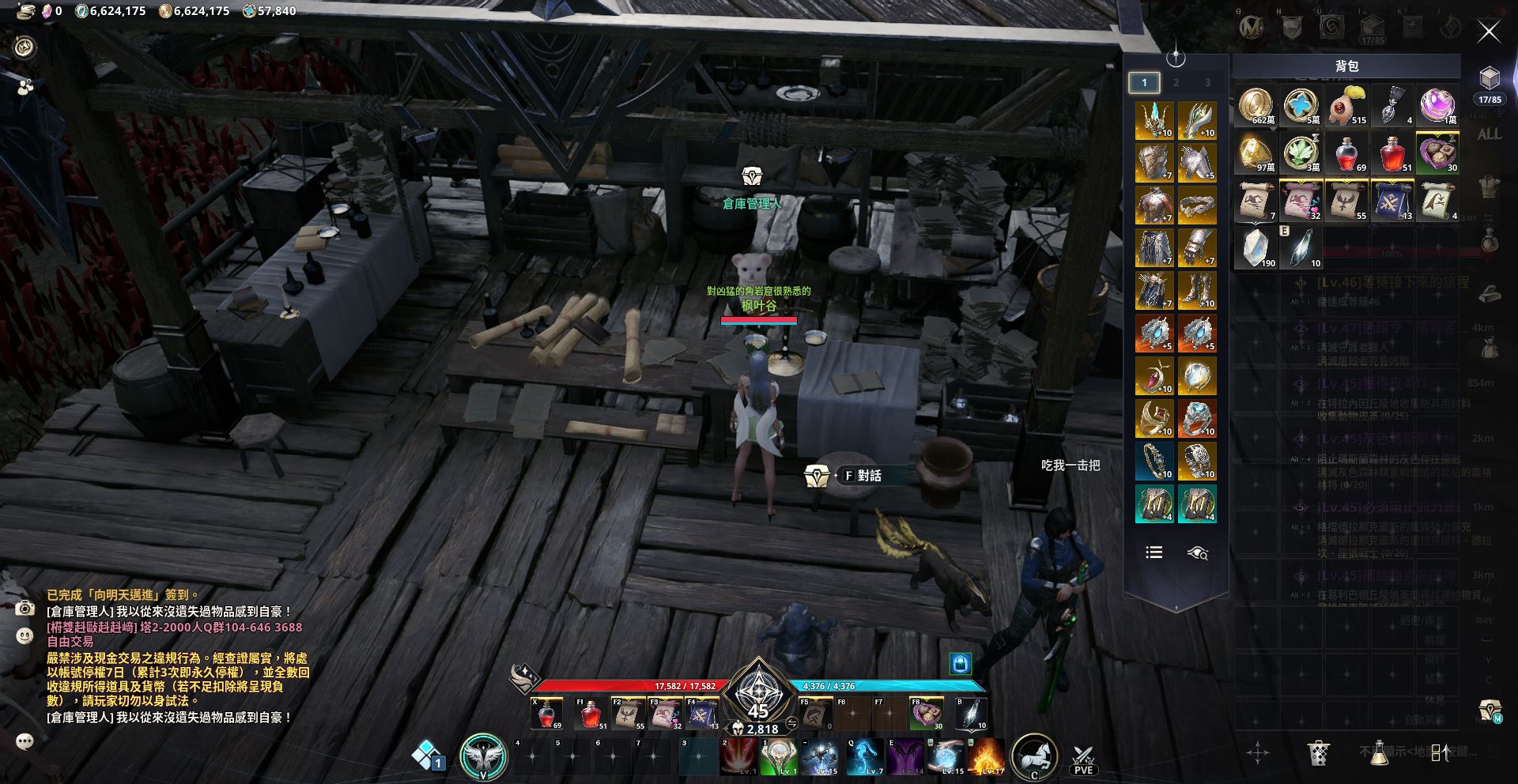Open the equipment list view
1518x784 pixels.
click(1154, 552)
